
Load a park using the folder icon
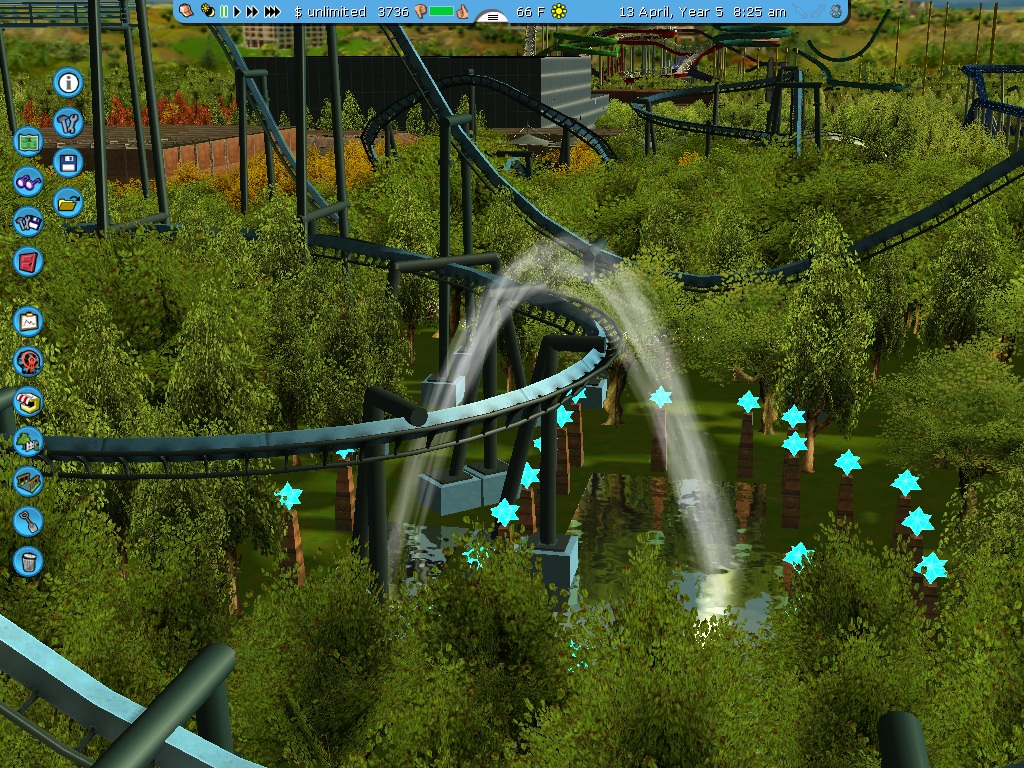click(68, 202)
